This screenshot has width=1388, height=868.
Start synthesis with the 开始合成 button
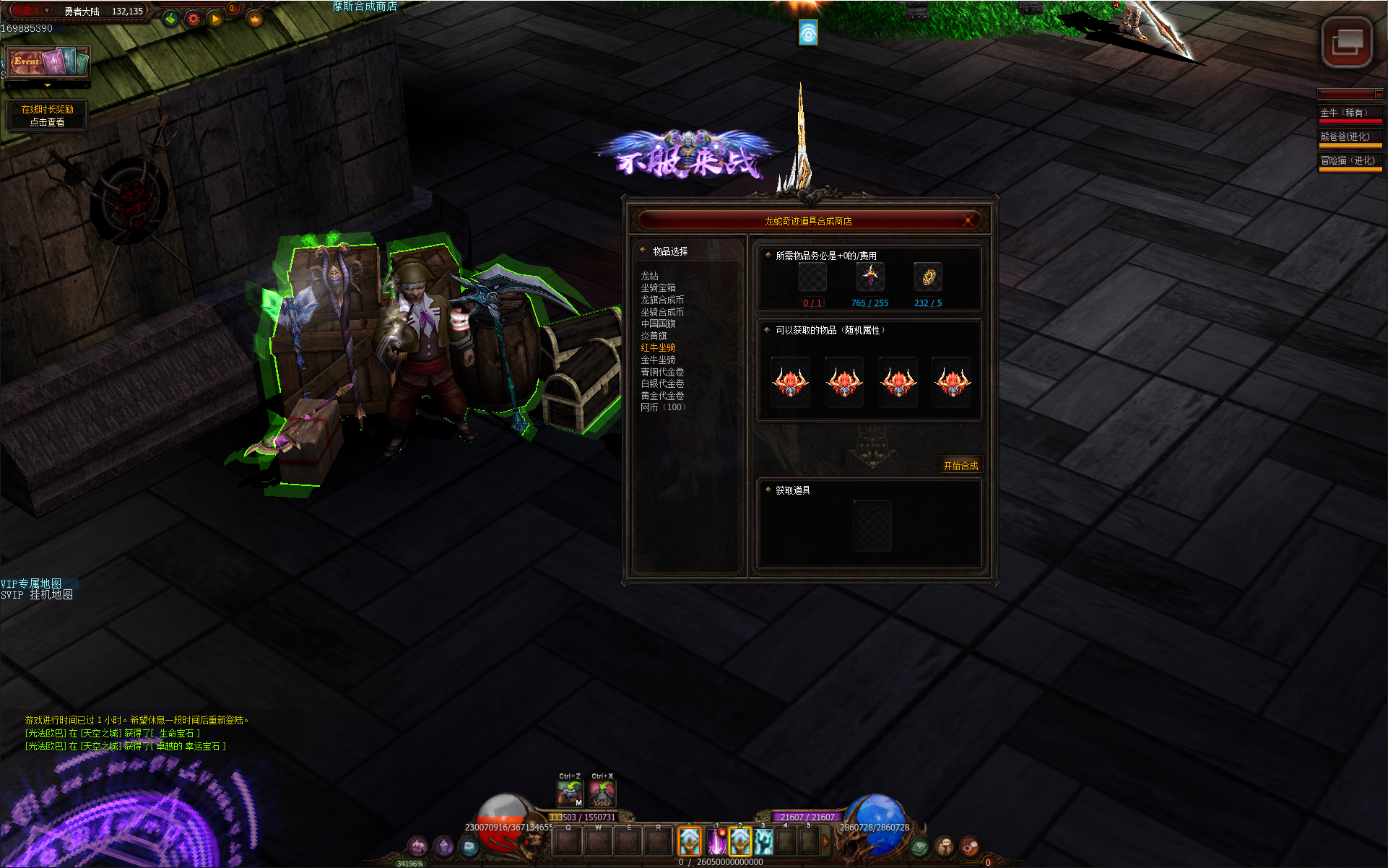coord(960,466)
